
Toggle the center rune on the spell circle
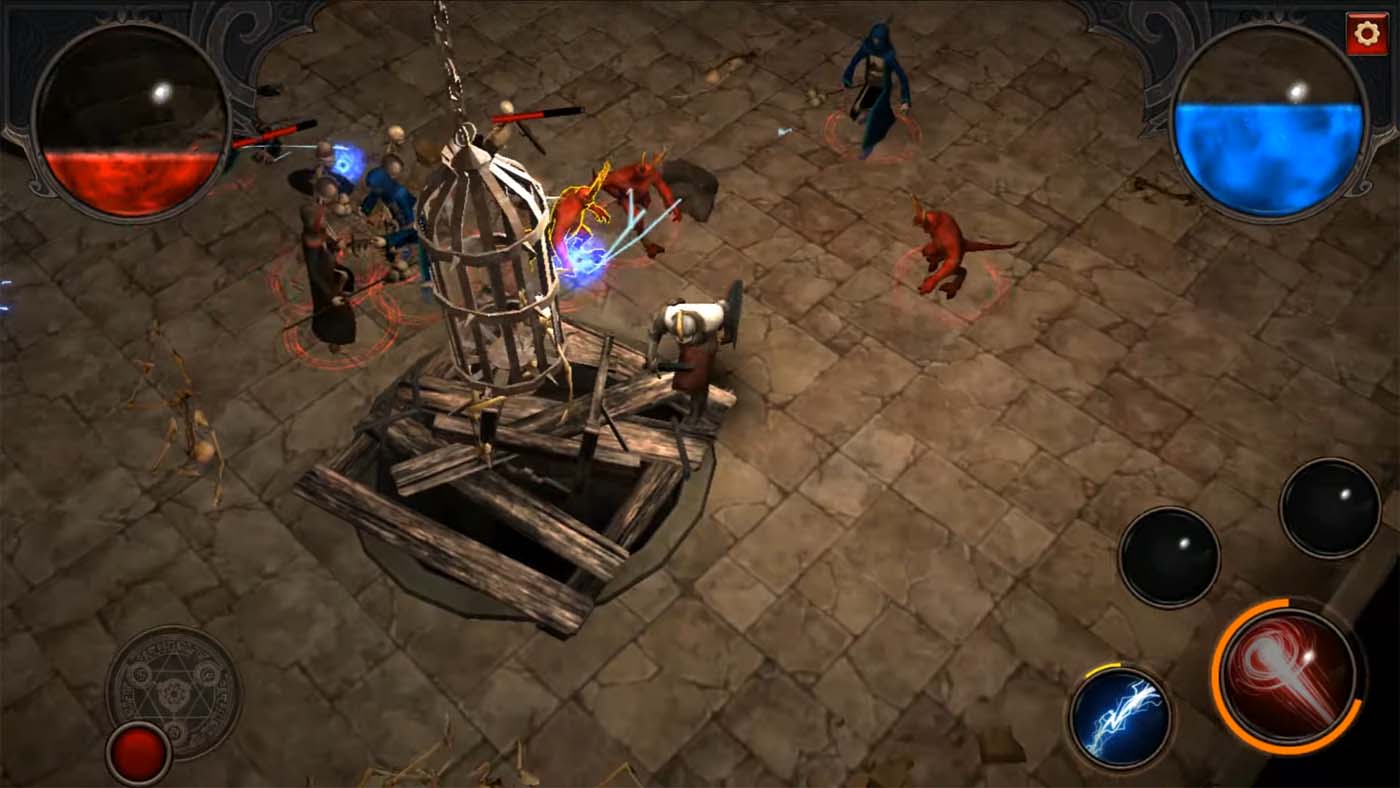pos(175,693)
